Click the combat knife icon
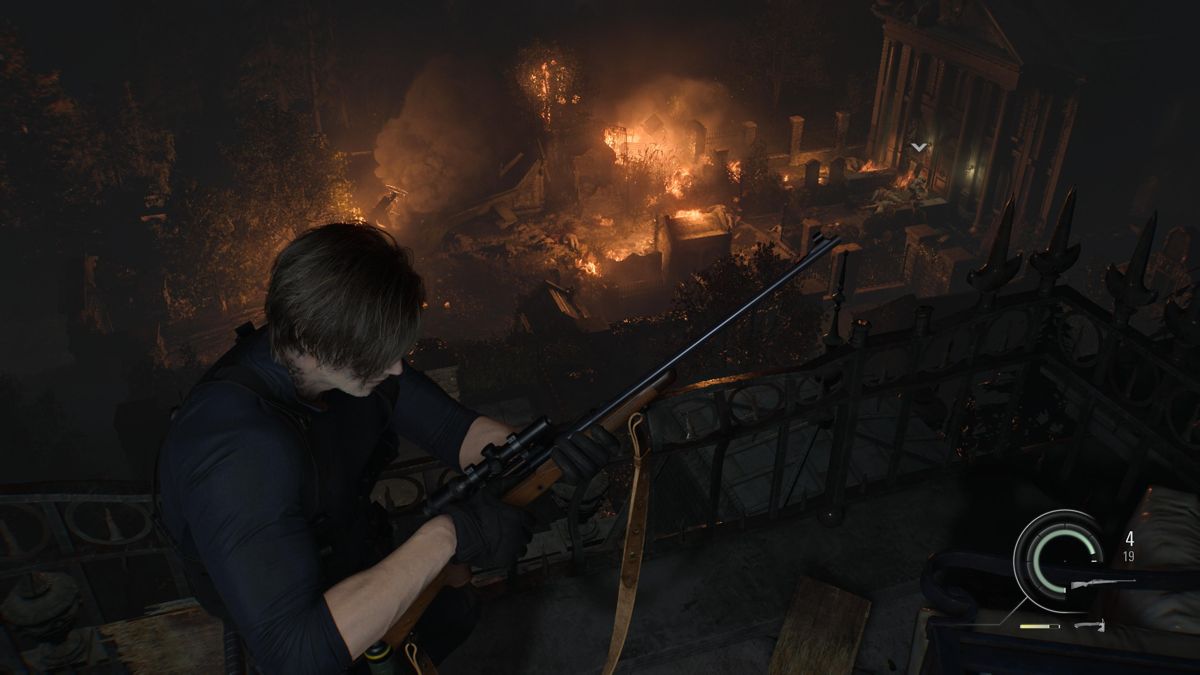Screen dimensions: 1200x675 click(x=1090, y=626)
